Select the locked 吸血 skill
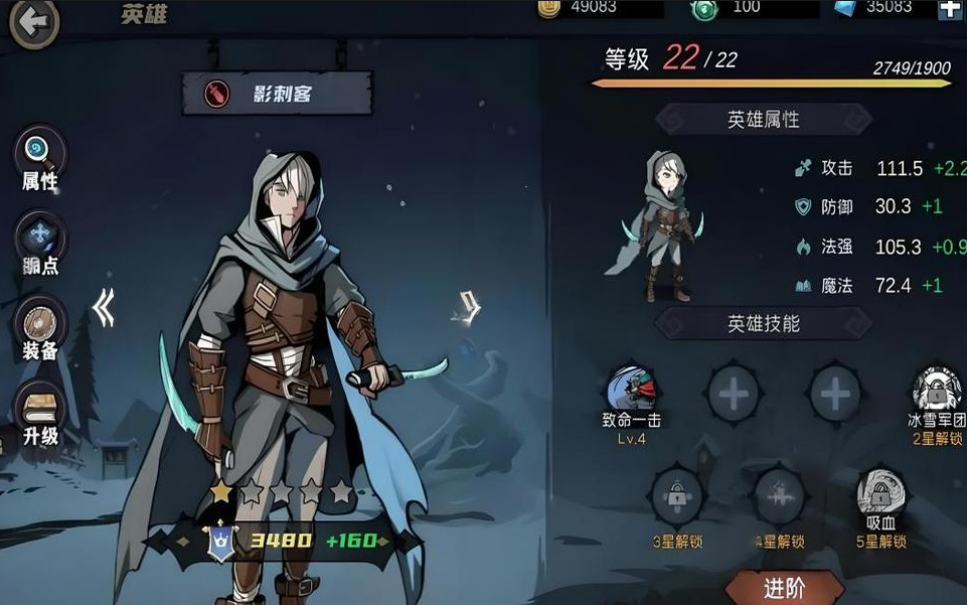The height and width of the screenshot is (605, 967). 880,494
